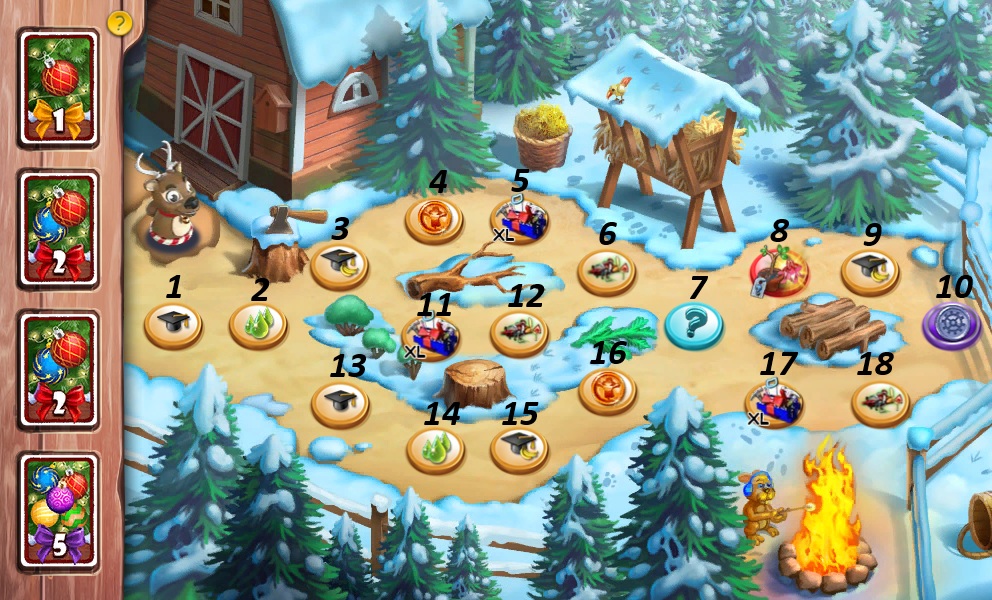992x600 pixels.
Task: Open level node 2 with green flame
Action: pyautogui.click(x=258, y=325)
